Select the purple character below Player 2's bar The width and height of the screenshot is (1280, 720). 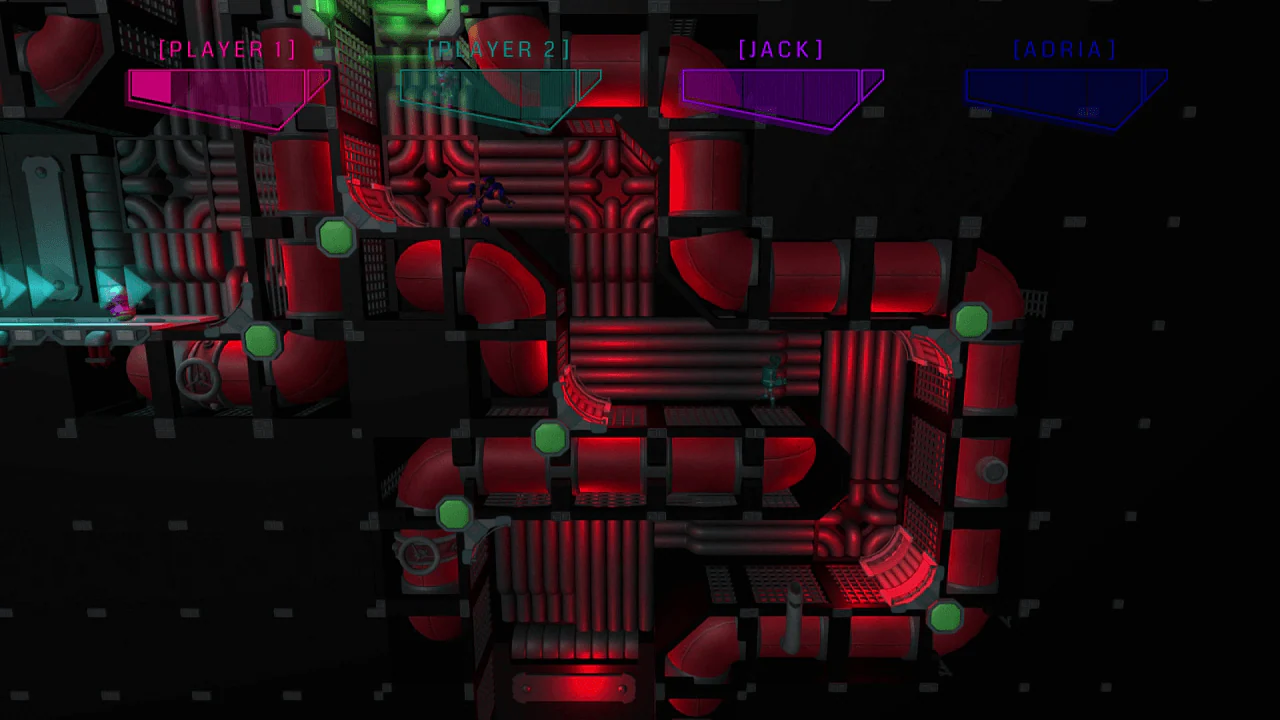[x=489, y=198]
